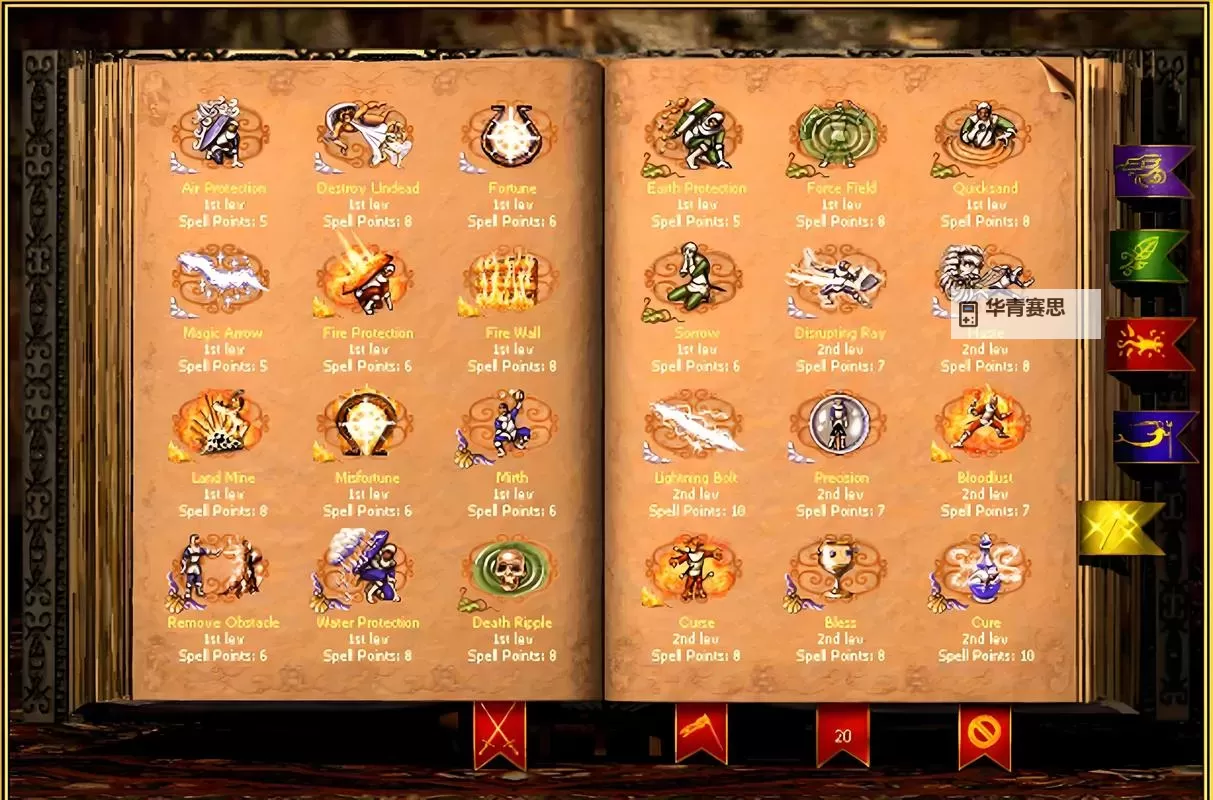Open the green flag school tab

point(1147,256)
